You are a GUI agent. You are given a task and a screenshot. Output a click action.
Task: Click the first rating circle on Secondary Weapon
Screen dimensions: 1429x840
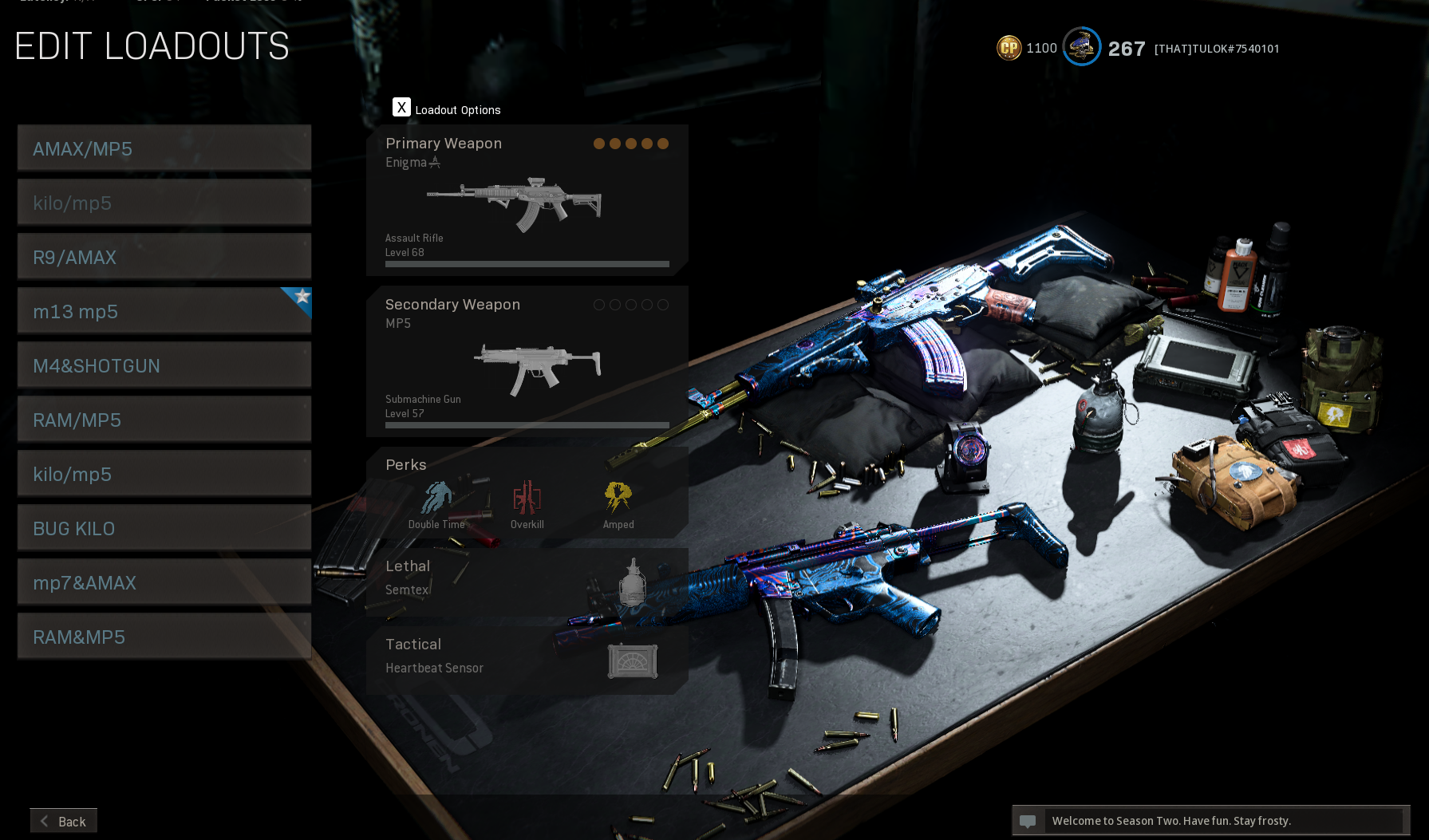599,305
